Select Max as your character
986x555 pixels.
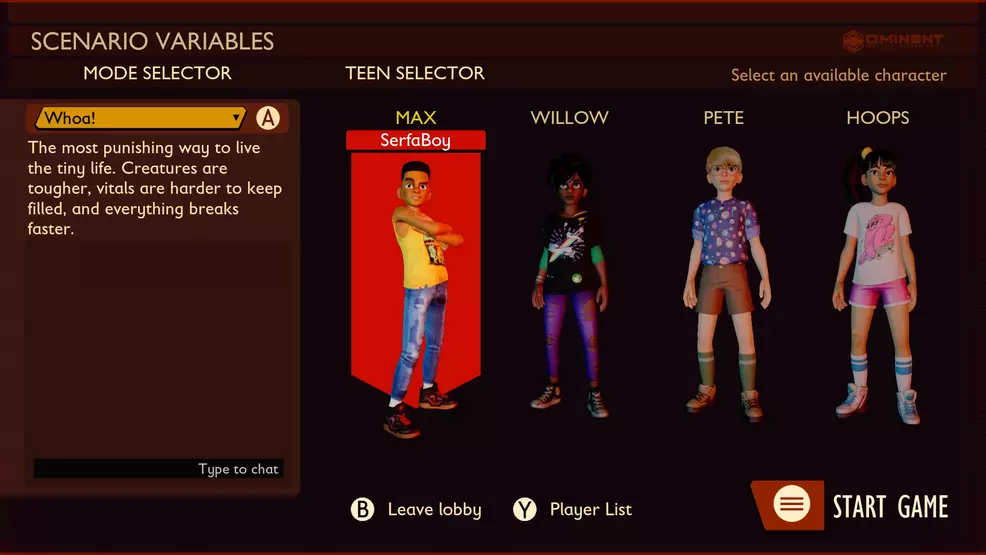(x=415, y=280)
